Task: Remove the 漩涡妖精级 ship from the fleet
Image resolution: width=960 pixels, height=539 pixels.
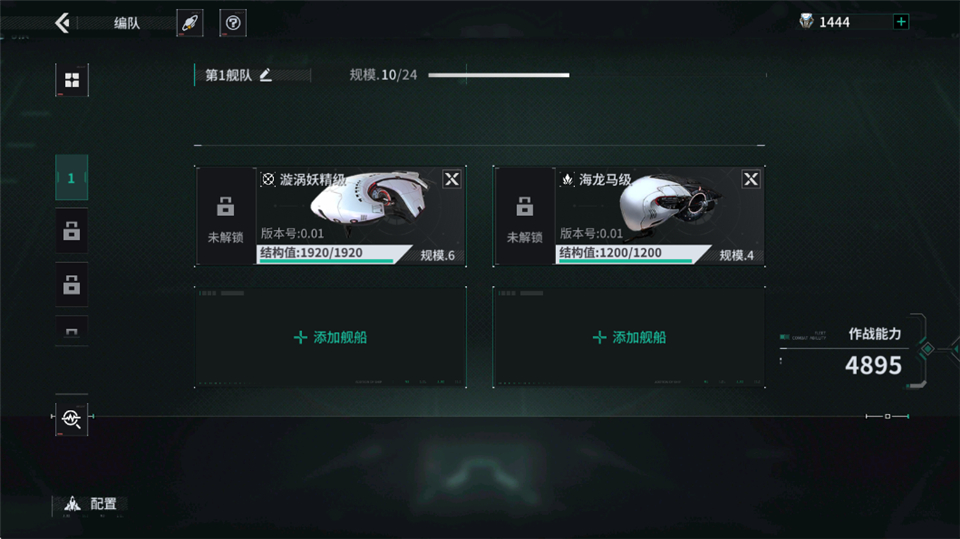Action: tap(452, 179)
